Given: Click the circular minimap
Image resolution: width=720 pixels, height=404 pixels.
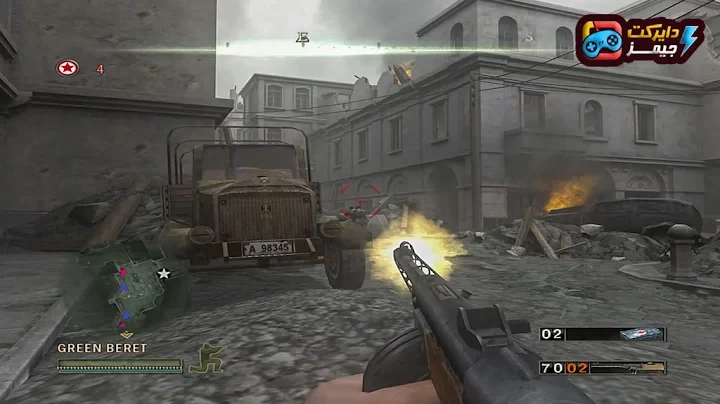Looking at the screenshot, I should click(x=122, y=287).
